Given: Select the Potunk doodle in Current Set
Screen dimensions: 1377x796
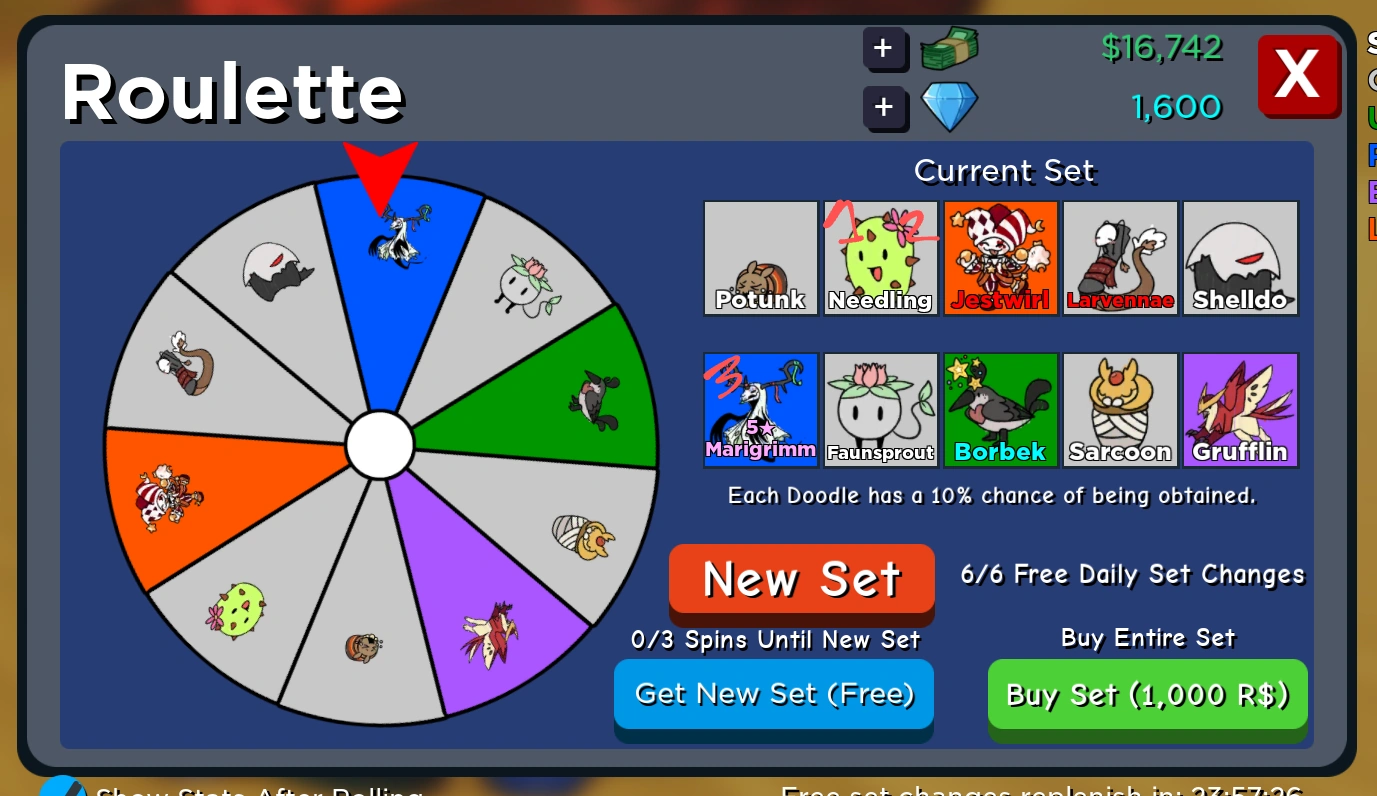Looking at the screenshot, I should click(760, 257).
